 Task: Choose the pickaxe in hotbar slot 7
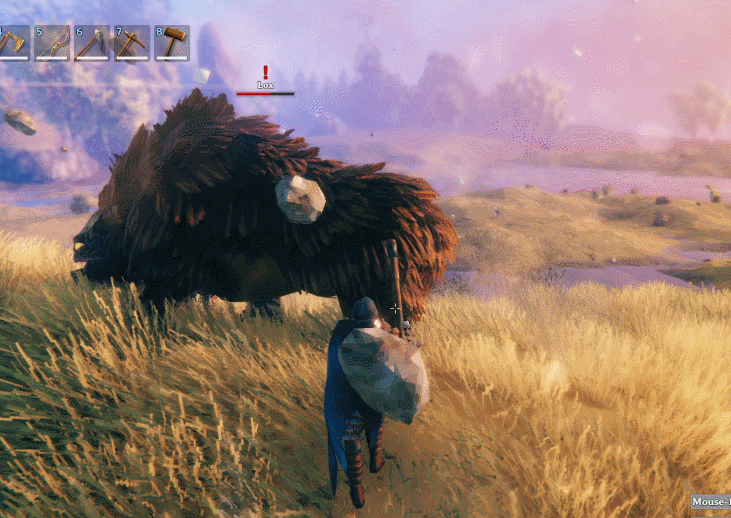(x=131, y=43)
